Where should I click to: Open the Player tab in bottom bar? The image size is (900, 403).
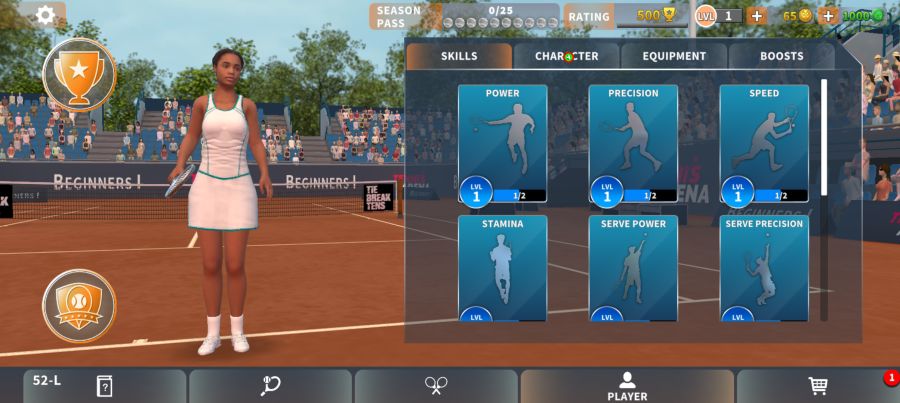(627, 386)
